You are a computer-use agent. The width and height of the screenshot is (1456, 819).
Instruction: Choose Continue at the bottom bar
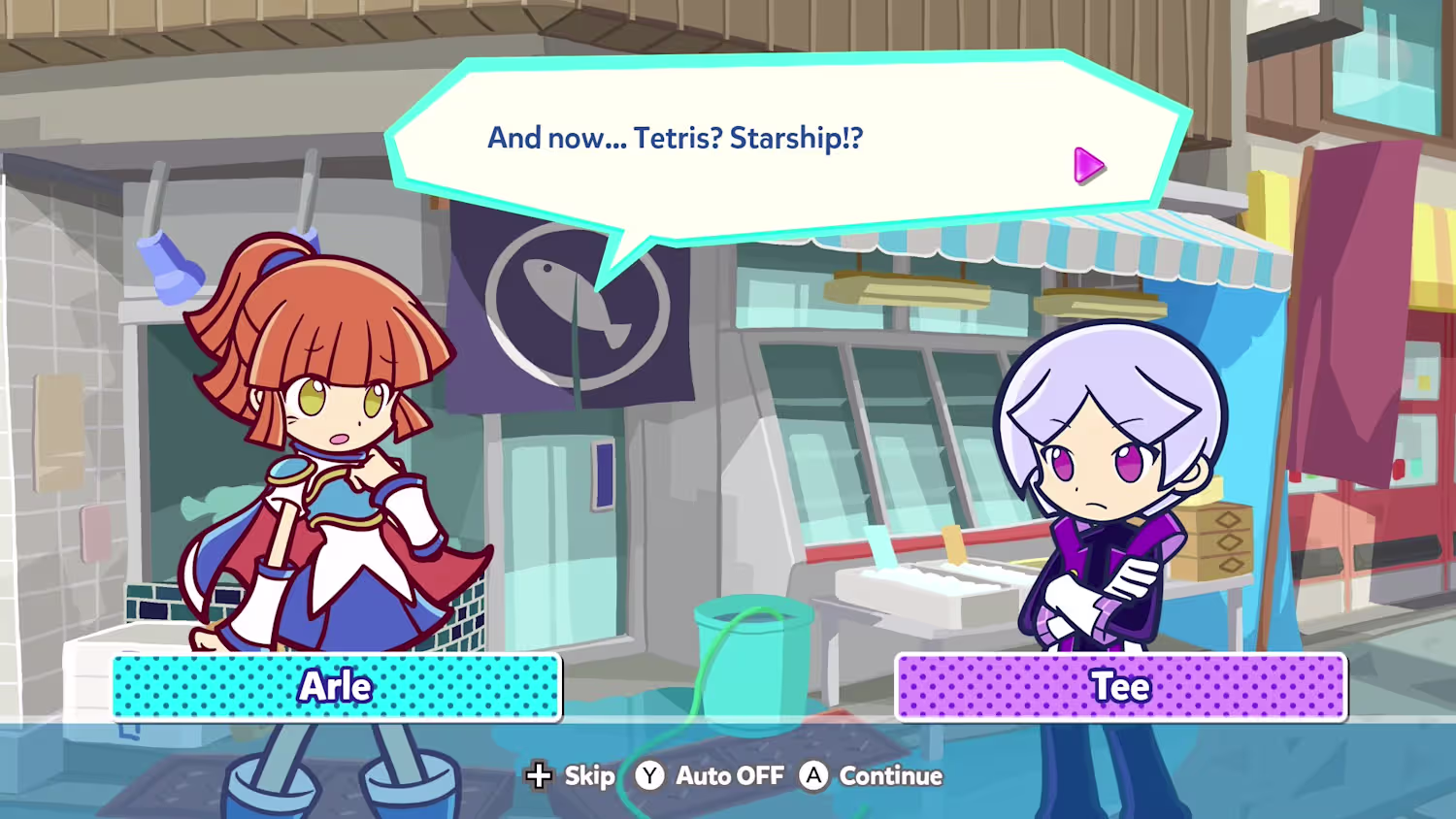[872, 776]
